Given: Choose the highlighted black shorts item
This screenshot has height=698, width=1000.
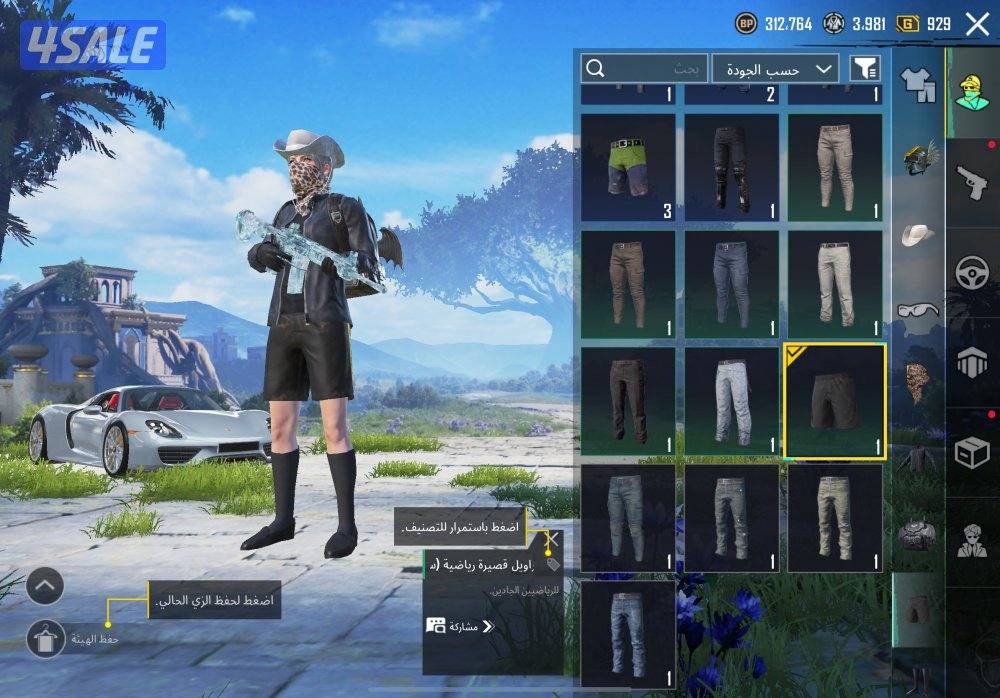Looking at the screenshot, I should (x=834, y=401).
